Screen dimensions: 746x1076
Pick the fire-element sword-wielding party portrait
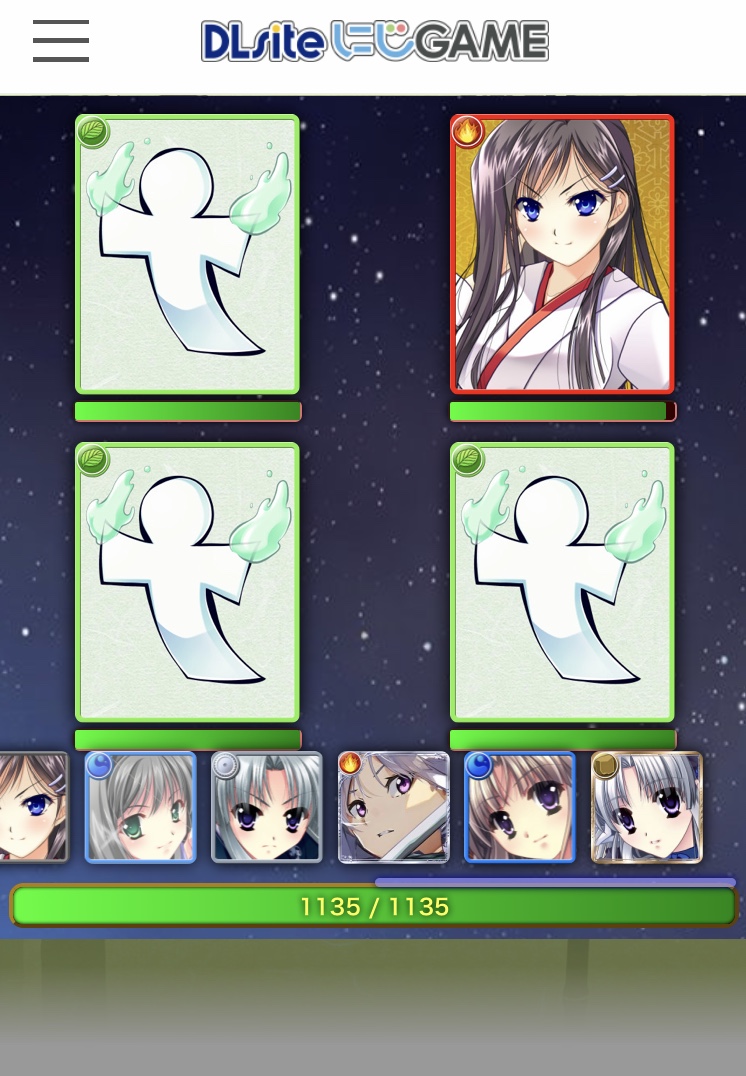click(x=393, y=807)
